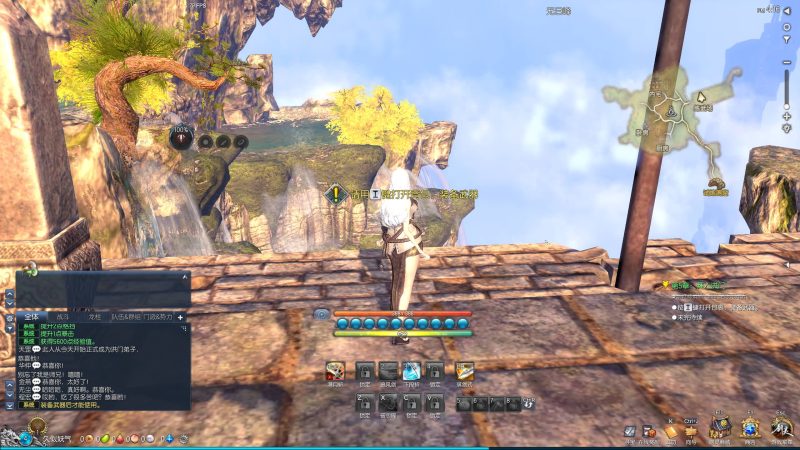The image size is (800, 450).
Task: Open the 战斗 combat chat tab
Action: tap(63, 316)
